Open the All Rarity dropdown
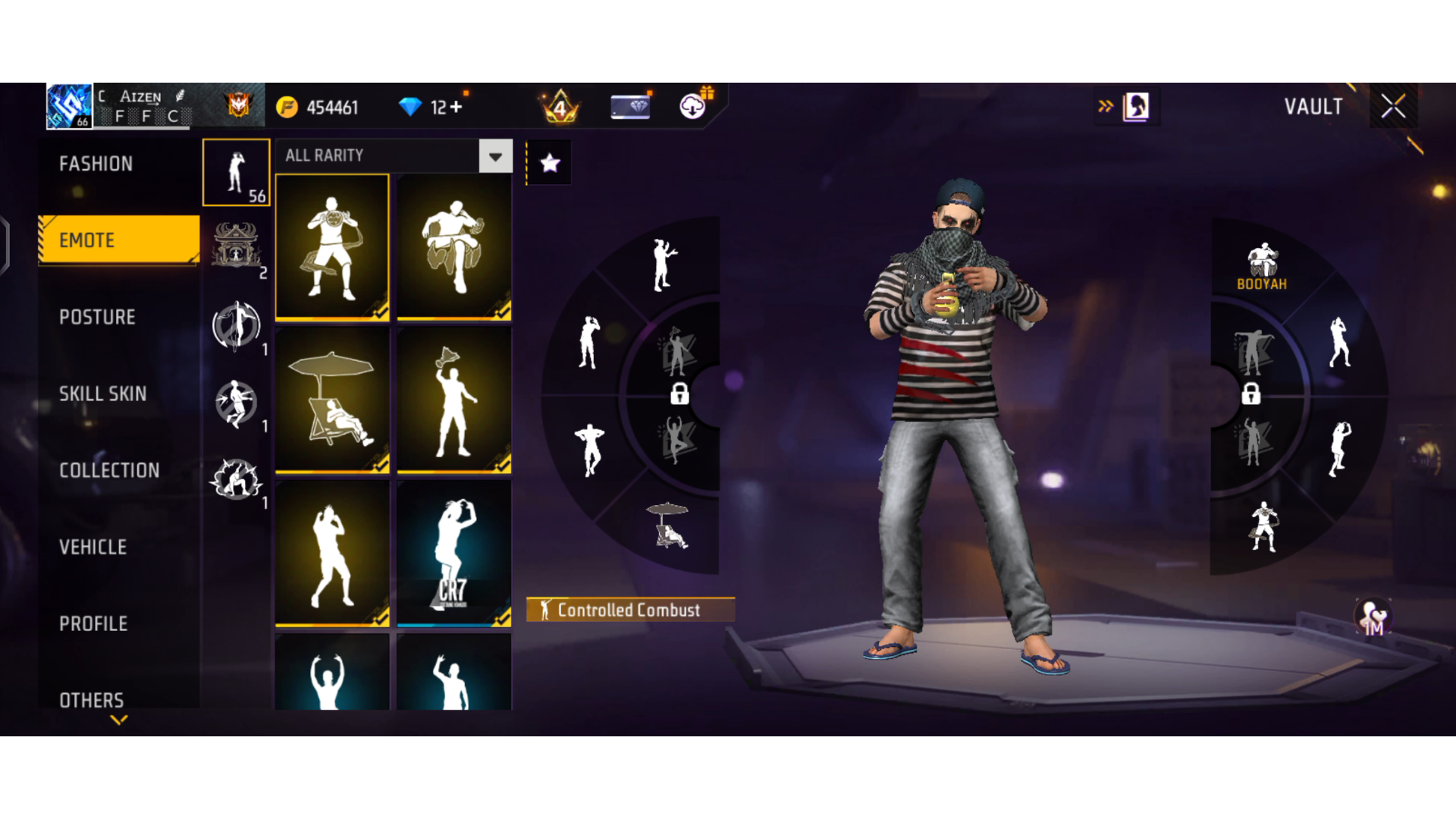This screenshot has height=819, width=1456. pos(495,156)
